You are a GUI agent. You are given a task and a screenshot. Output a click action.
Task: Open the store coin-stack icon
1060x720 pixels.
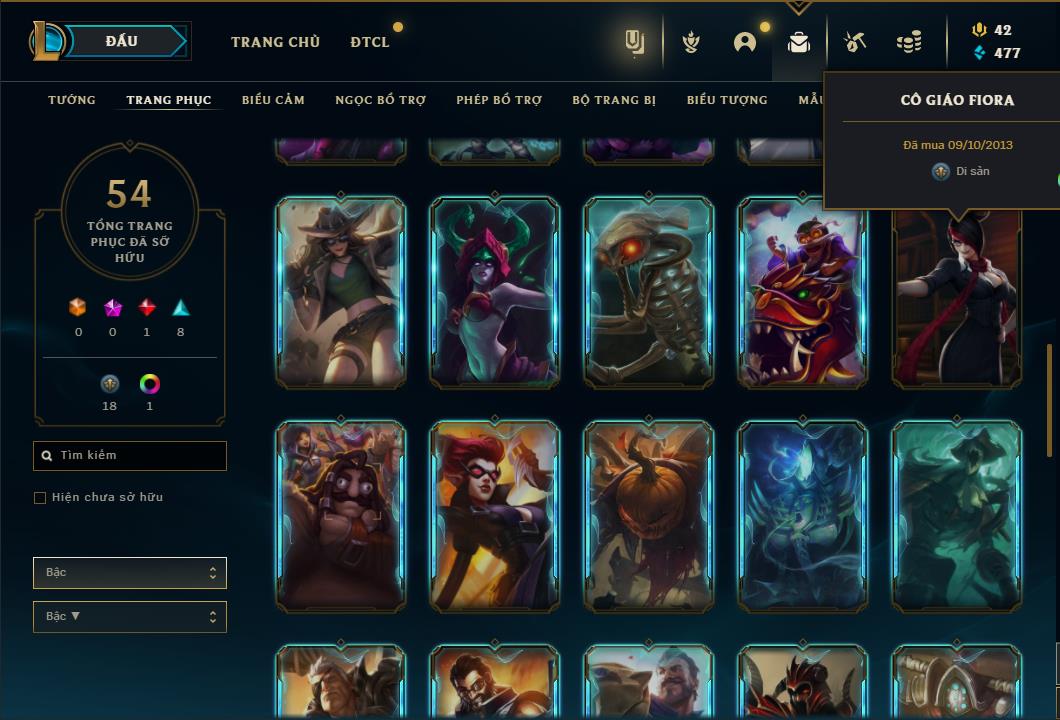point(908,42)
